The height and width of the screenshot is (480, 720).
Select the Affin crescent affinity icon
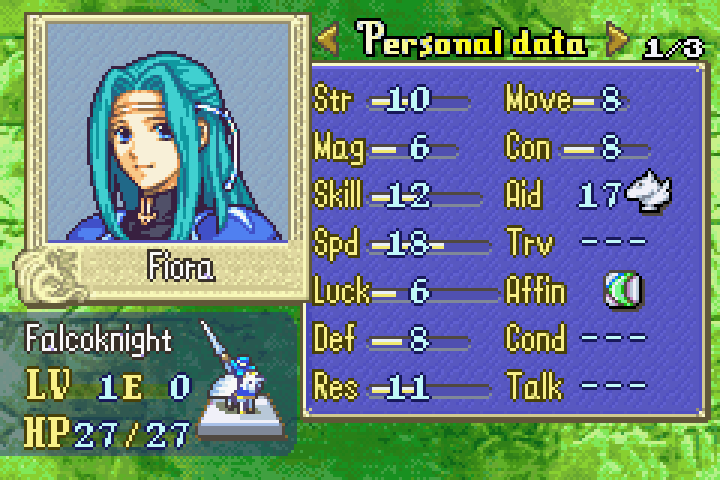pos(624,291)
